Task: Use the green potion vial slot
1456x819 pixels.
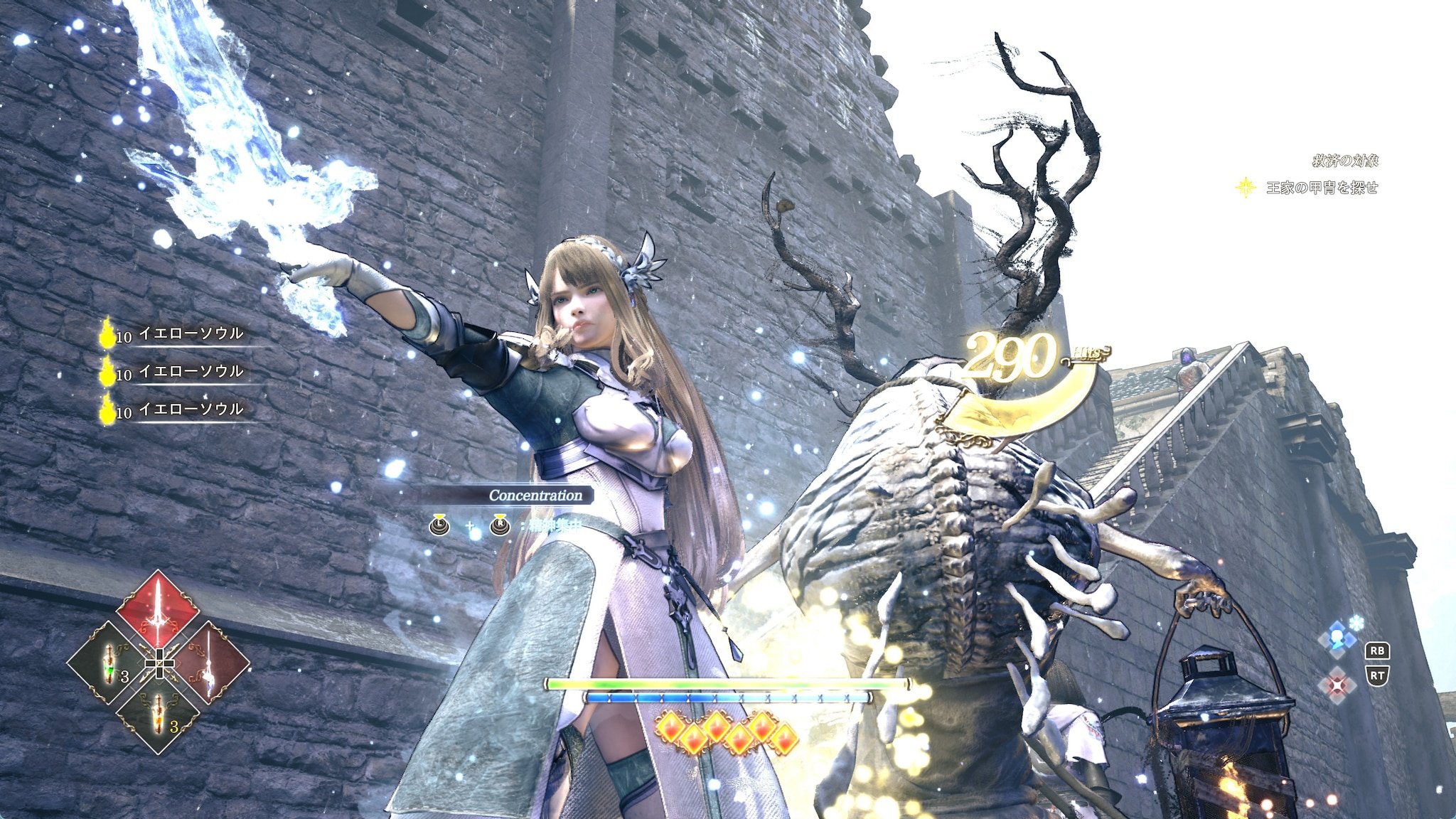Action: tap(108, 663)
